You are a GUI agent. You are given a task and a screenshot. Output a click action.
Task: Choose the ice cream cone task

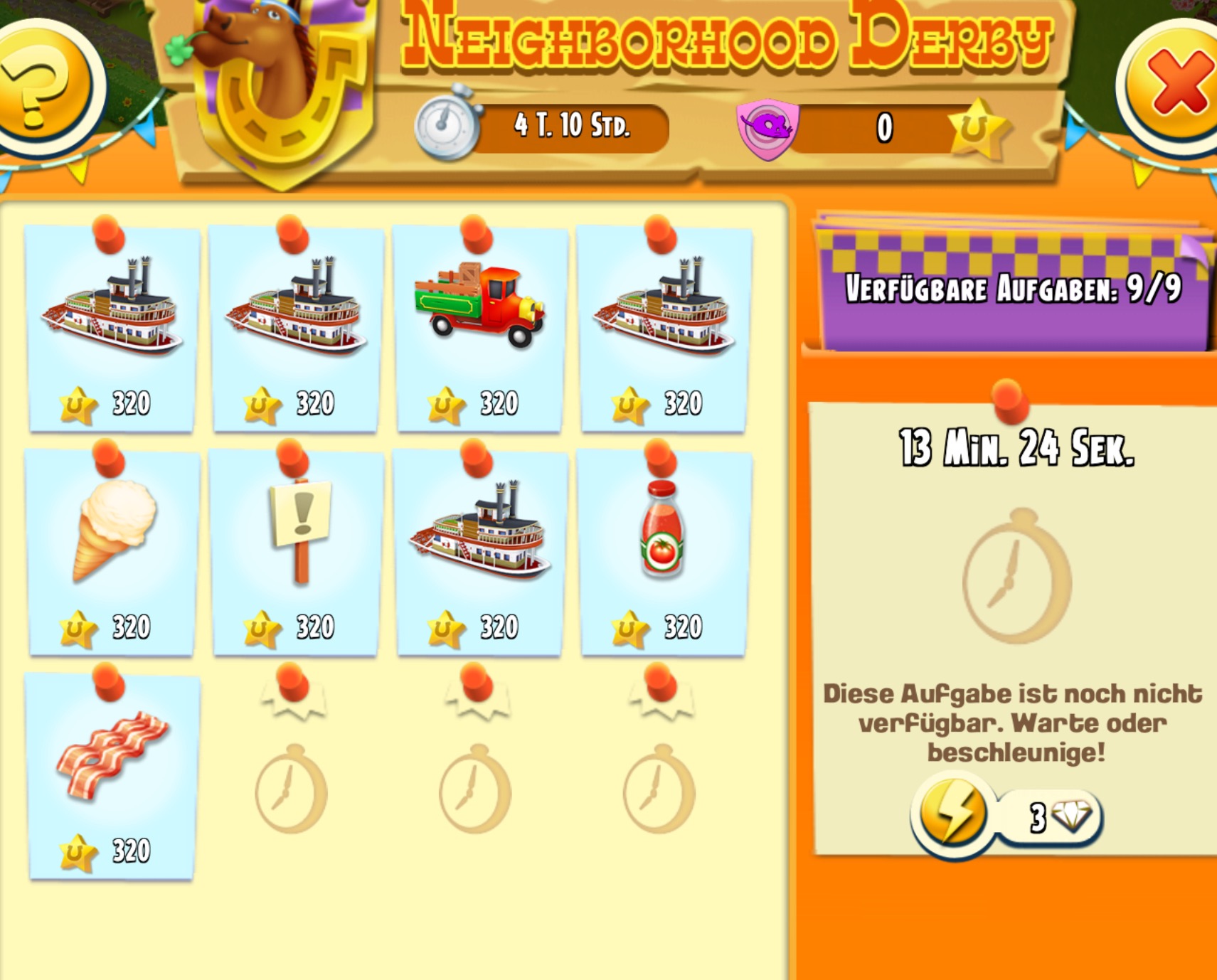click(112, 552)
